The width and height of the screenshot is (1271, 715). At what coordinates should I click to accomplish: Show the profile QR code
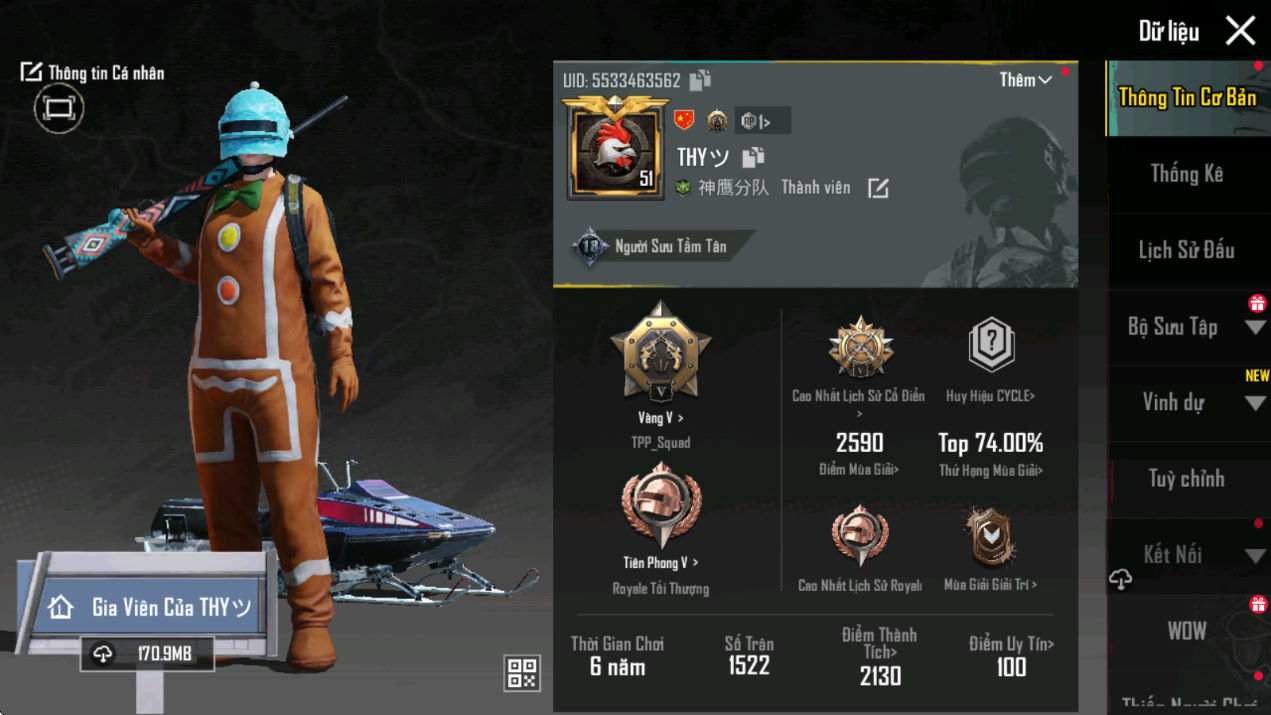tap(522, 673)
